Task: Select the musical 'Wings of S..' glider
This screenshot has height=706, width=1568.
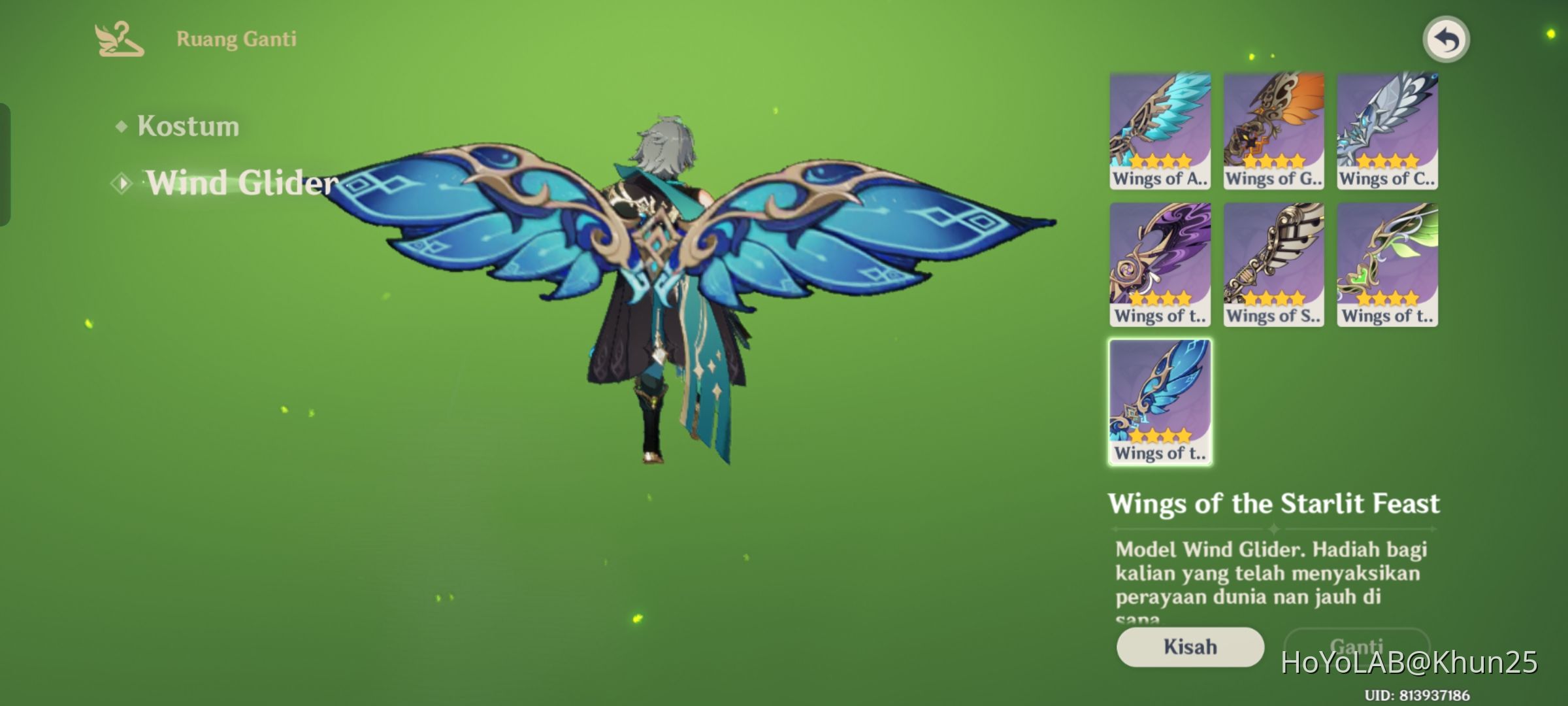Action: 1273,265
